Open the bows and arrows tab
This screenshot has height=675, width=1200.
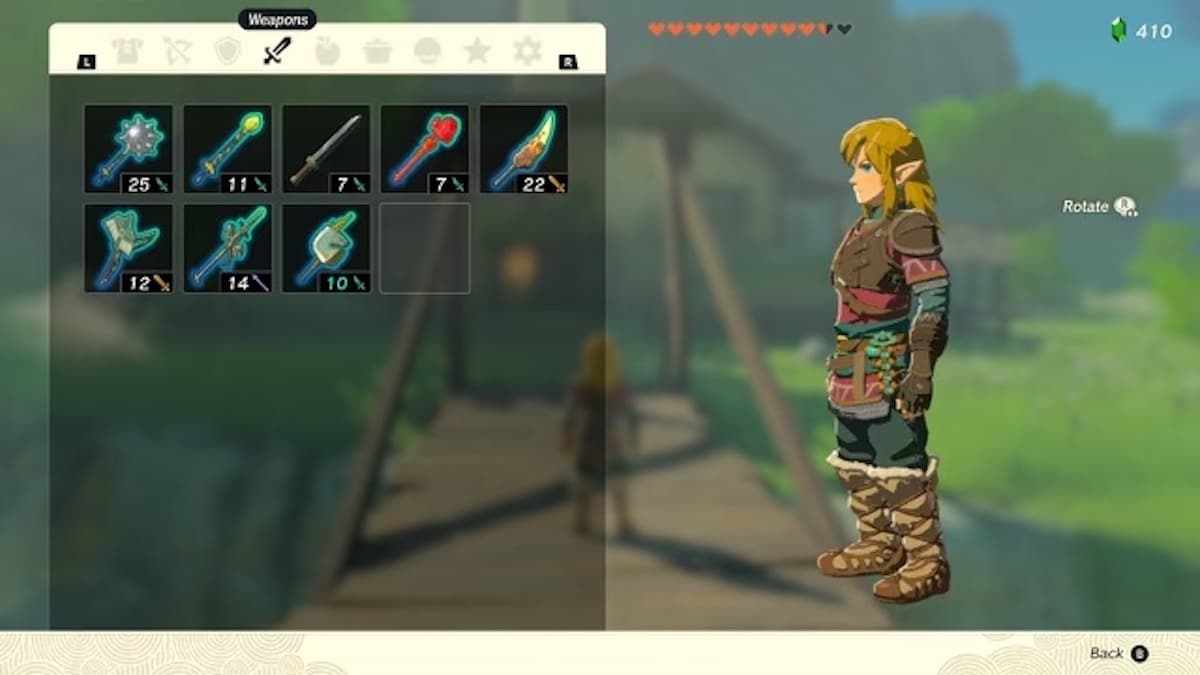178,51
